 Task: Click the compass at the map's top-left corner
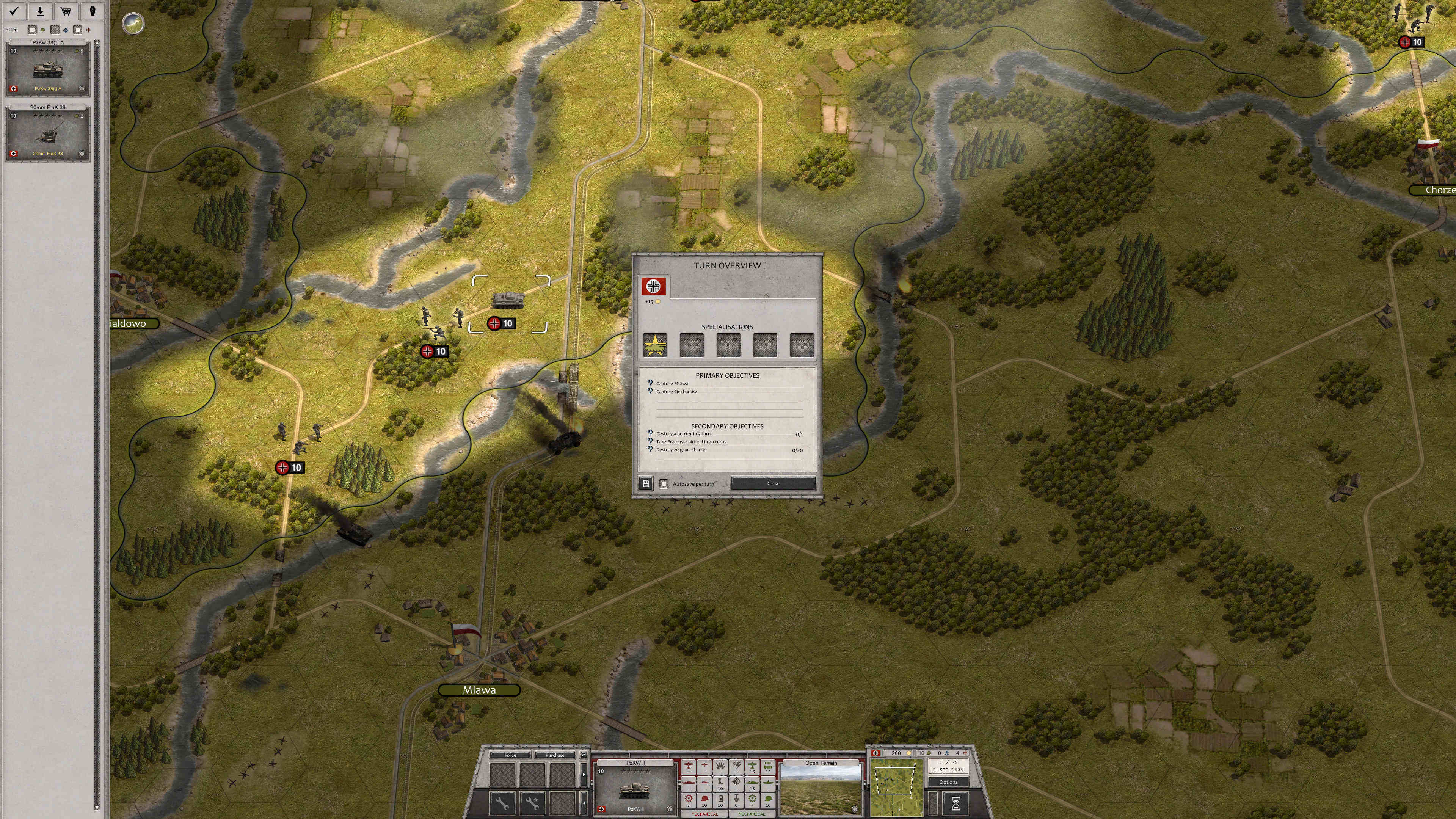133,24
